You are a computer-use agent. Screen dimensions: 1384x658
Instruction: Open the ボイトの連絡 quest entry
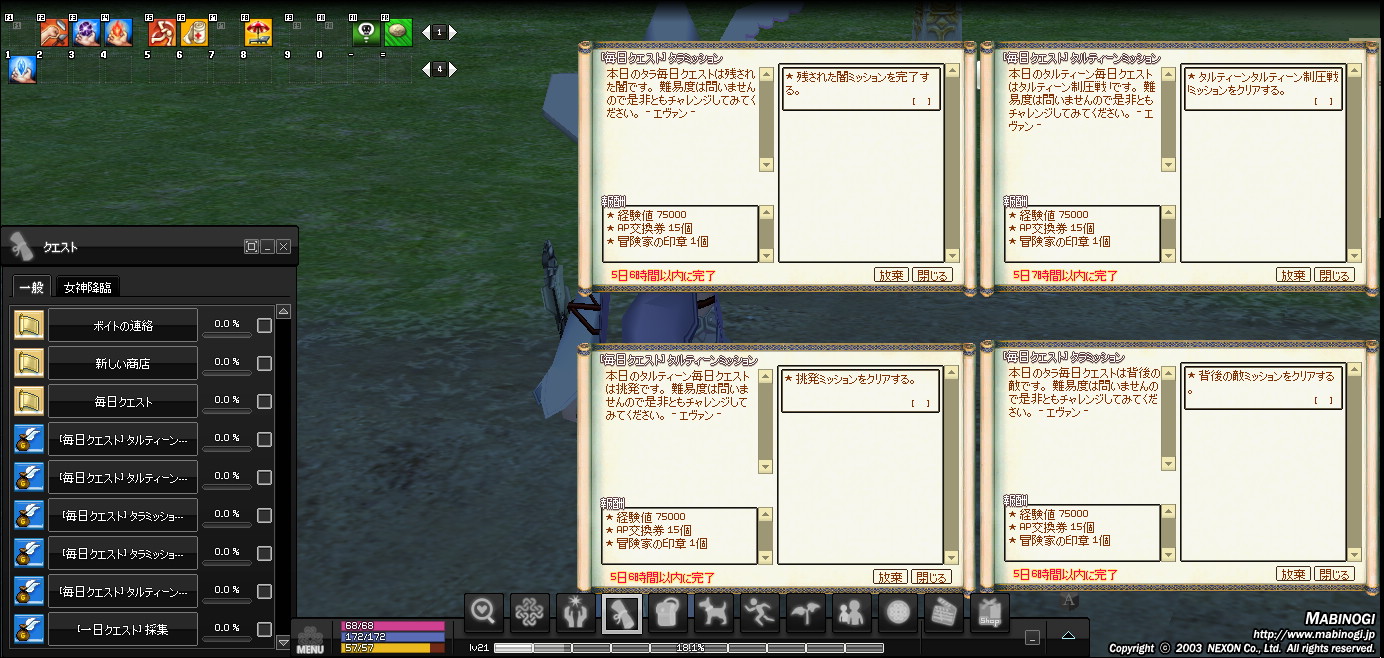122,325
